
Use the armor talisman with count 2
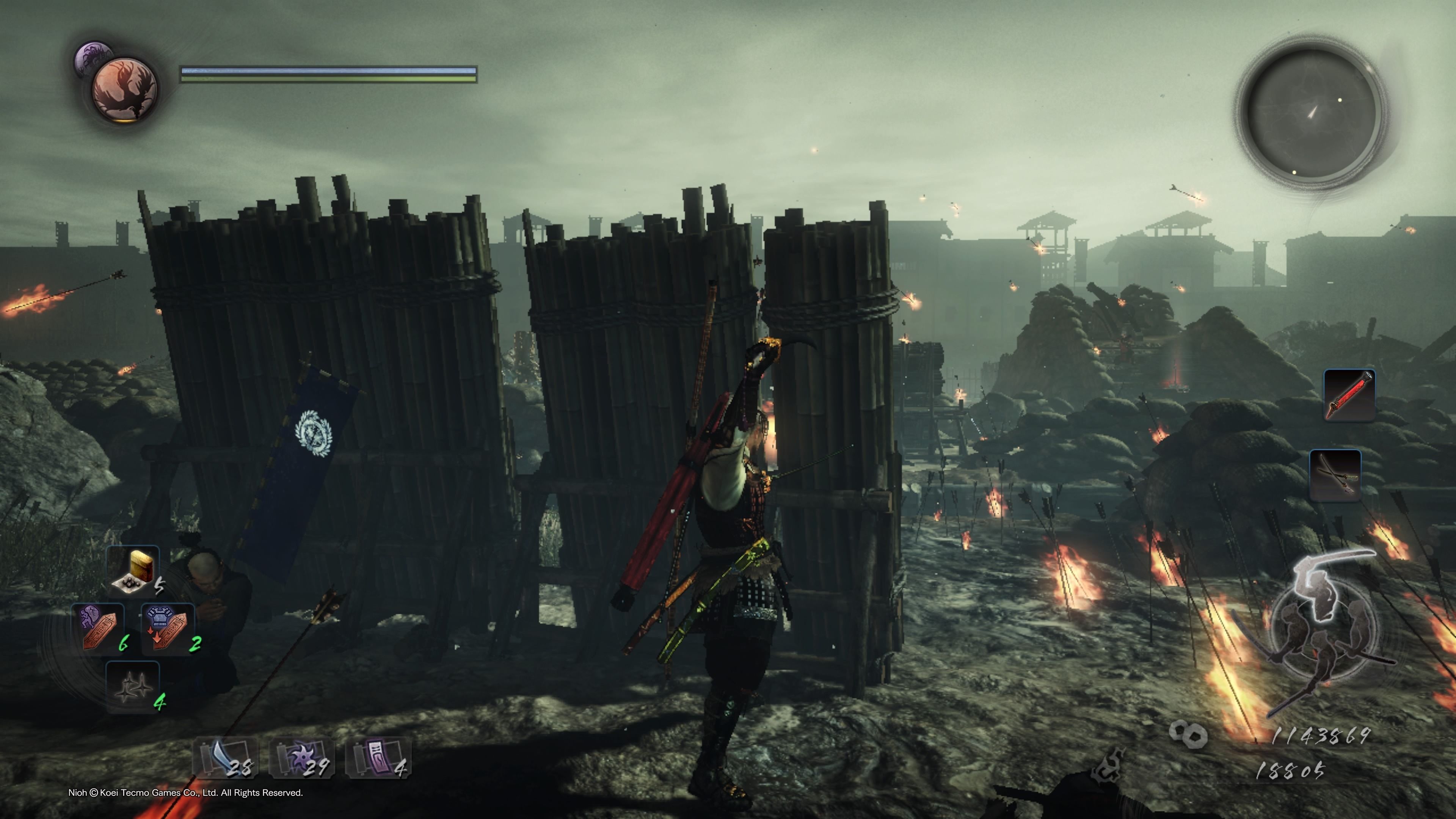(168, 628)
